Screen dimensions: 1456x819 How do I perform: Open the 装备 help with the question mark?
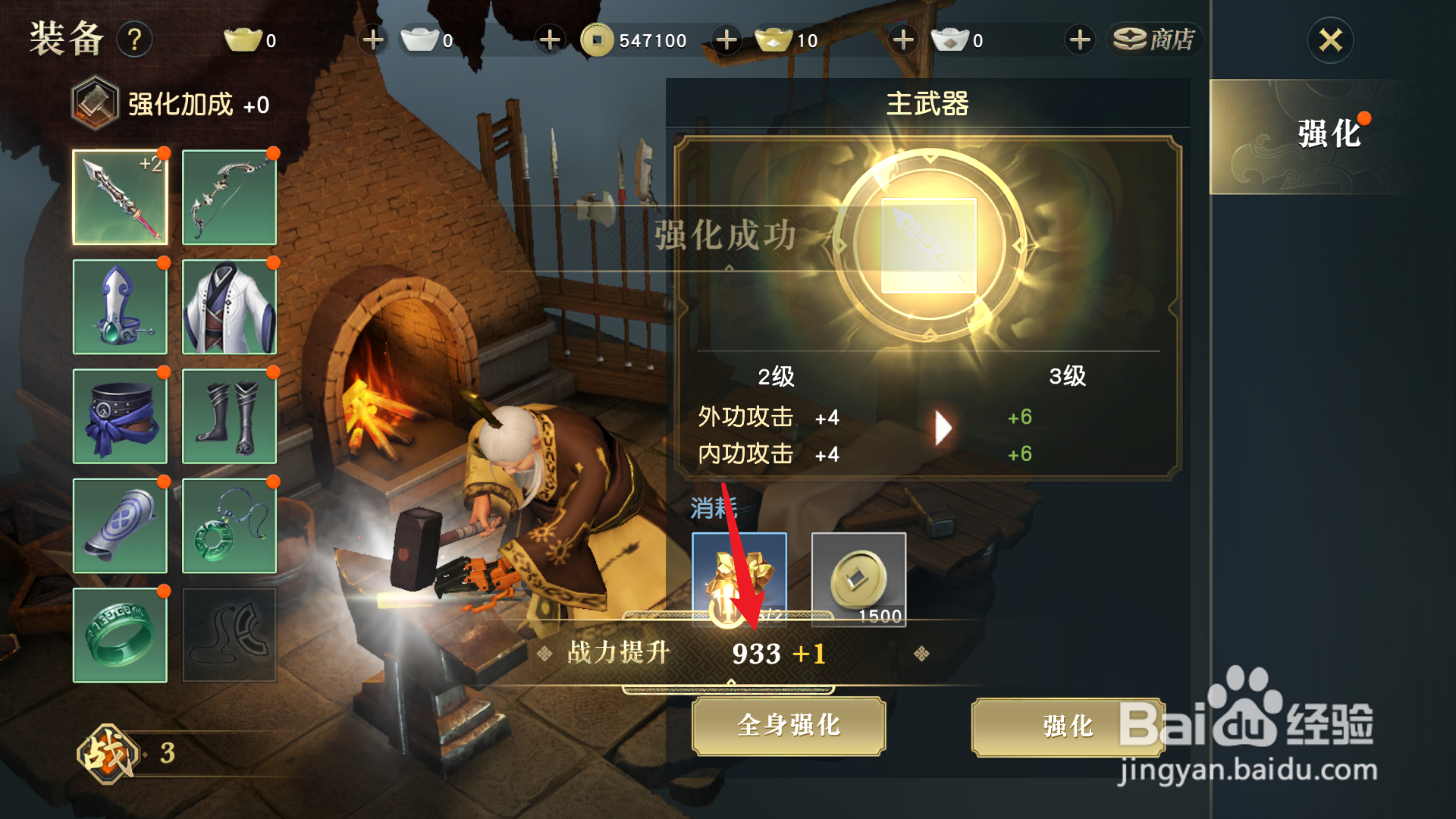click(x=135, y=40)
